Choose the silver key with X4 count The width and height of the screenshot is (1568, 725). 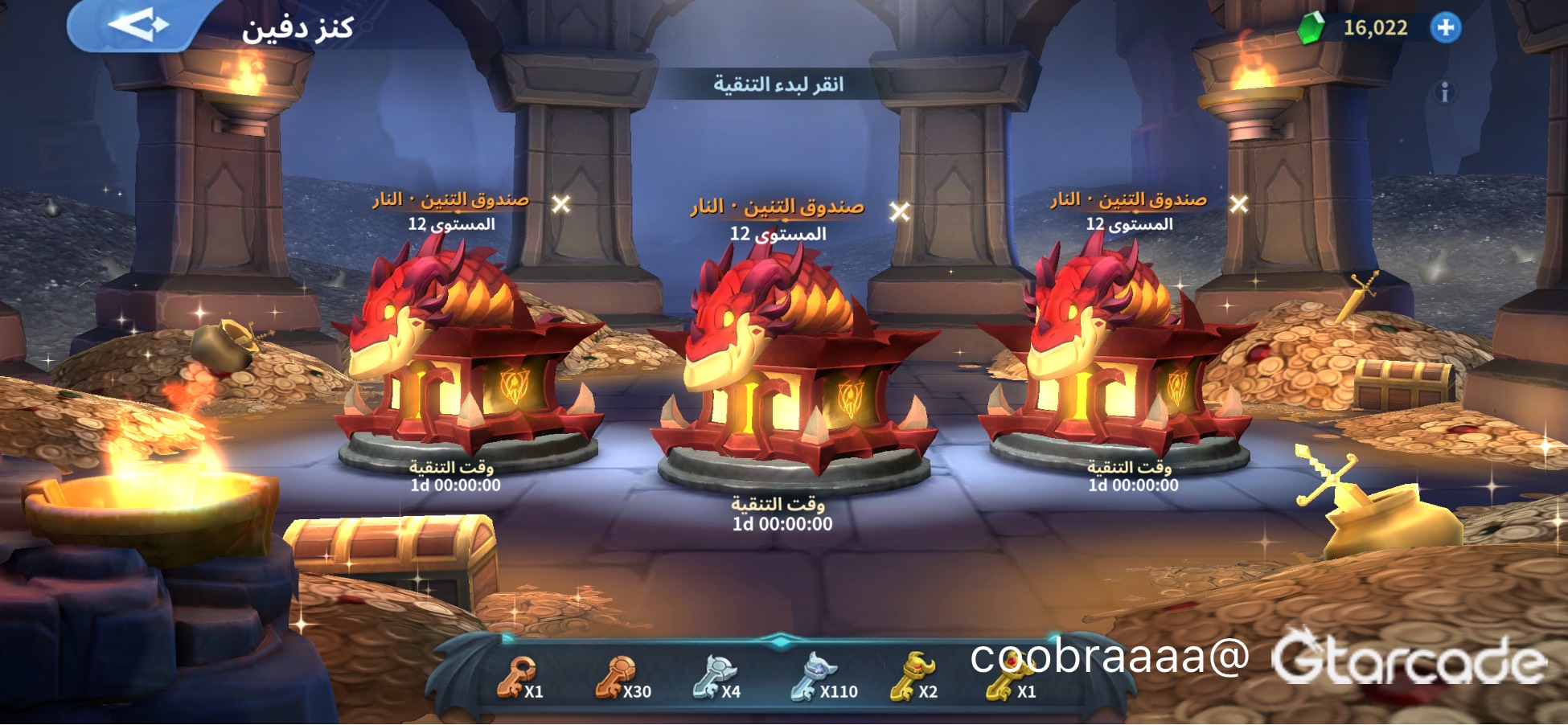715,679
